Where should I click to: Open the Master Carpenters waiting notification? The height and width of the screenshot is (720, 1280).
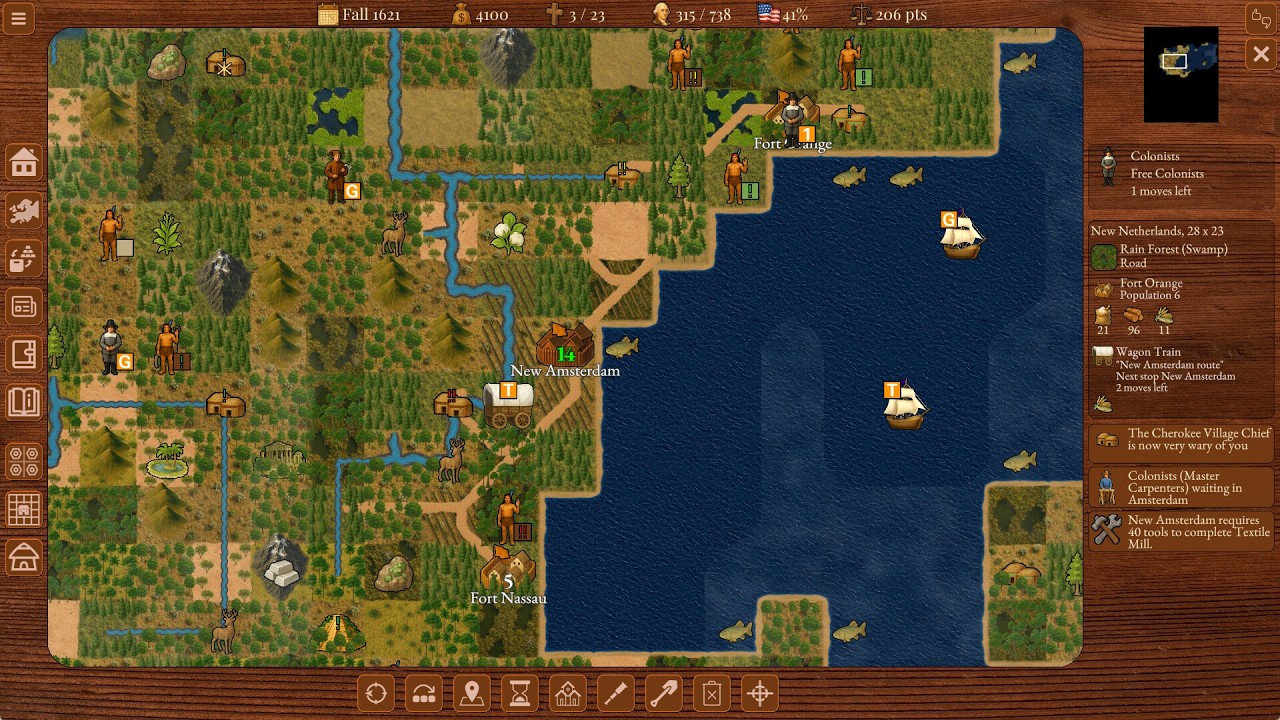[1181, 487]
